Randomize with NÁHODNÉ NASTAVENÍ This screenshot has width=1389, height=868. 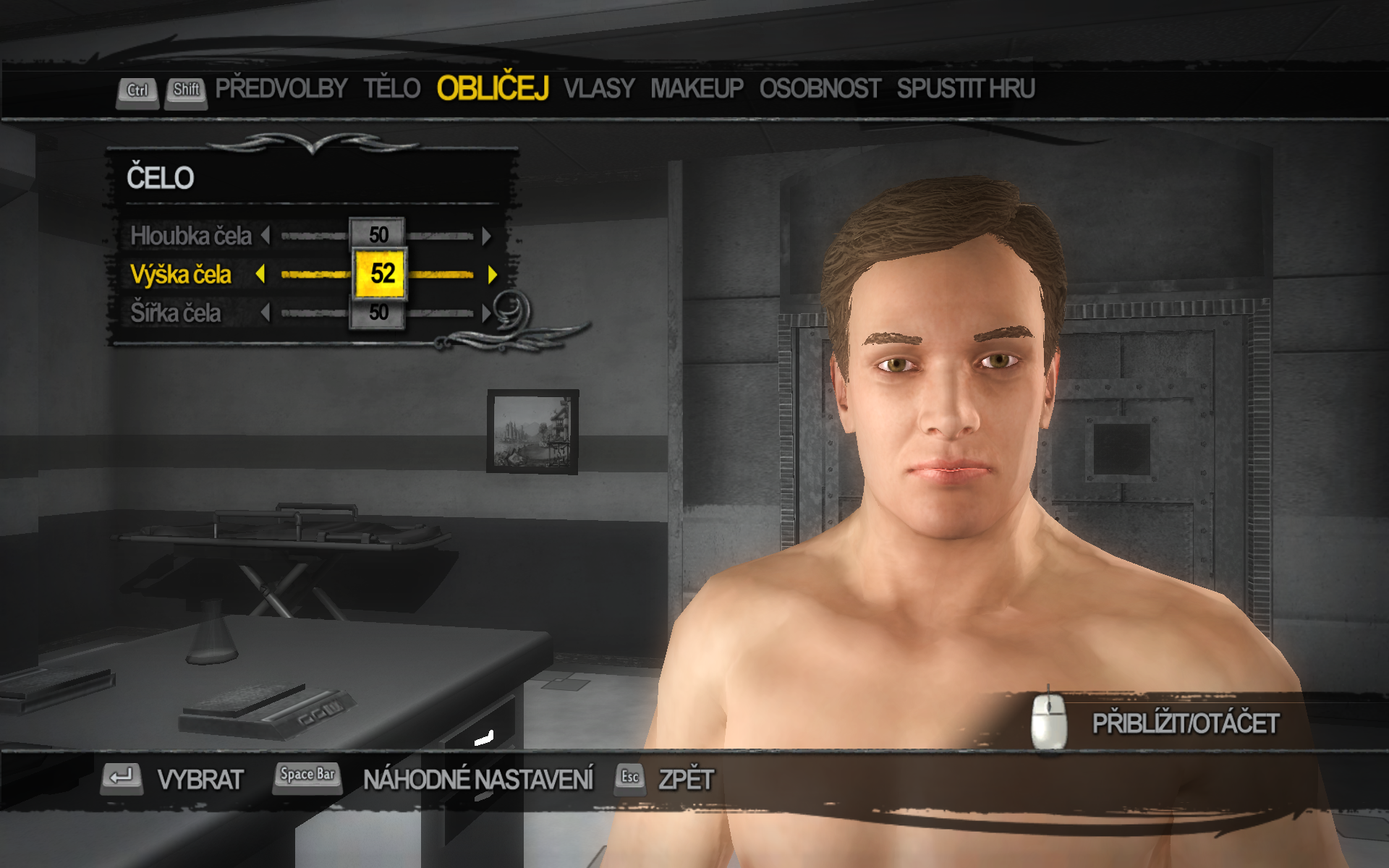[x=477, y=780]
